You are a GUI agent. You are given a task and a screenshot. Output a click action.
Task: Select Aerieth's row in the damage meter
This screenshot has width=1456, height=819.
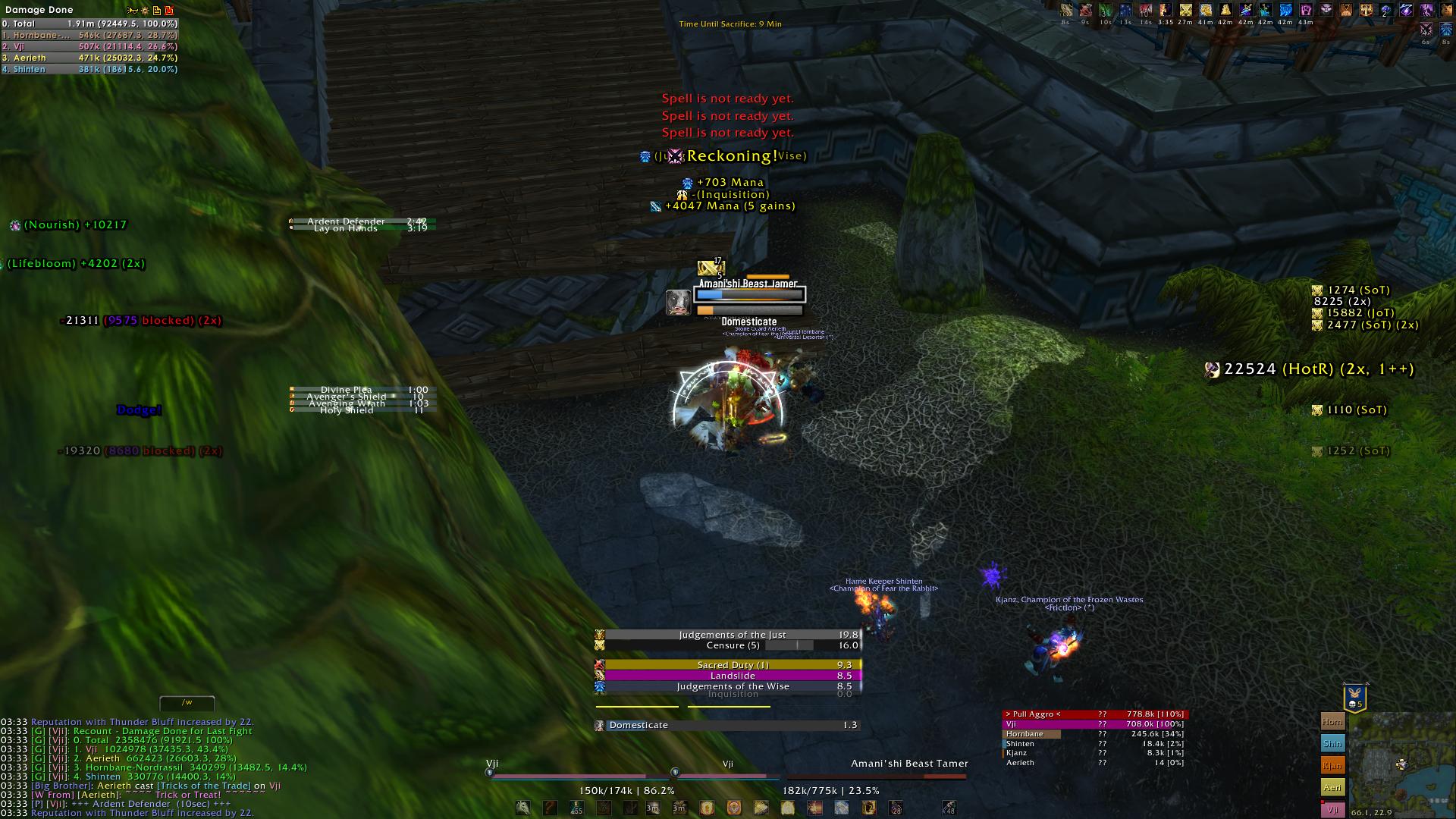(89, 58)
